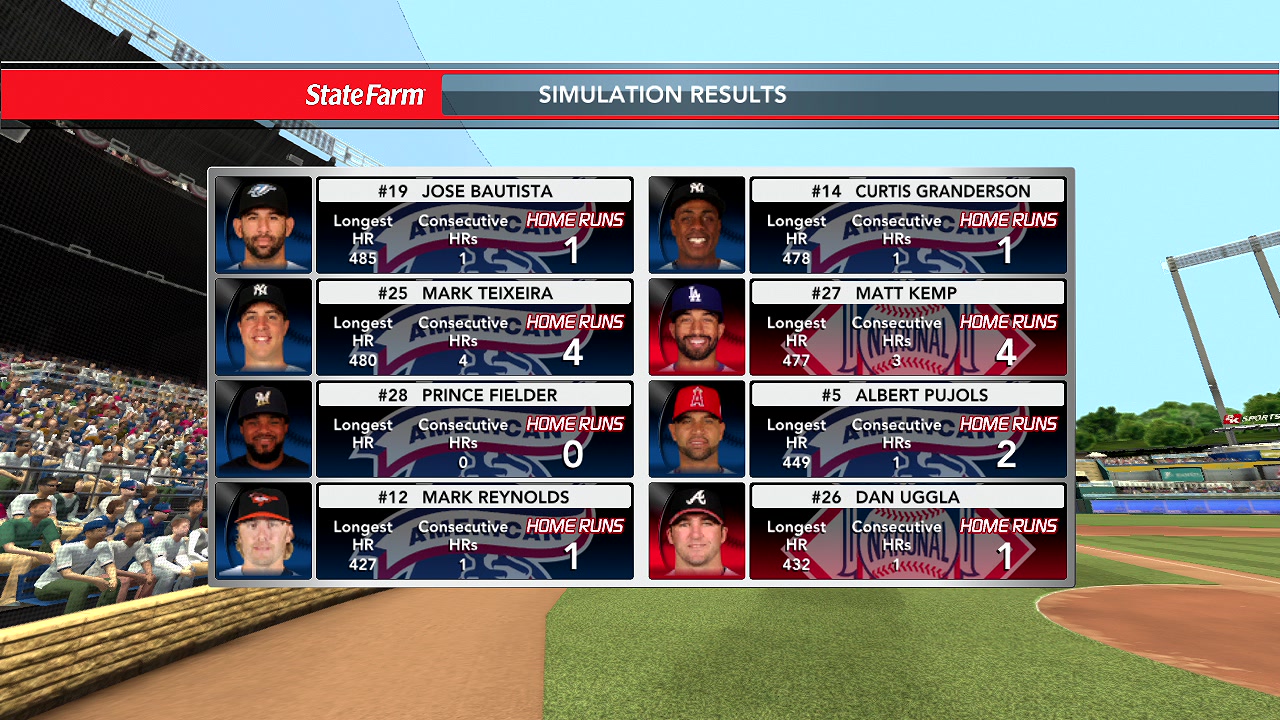Choose Mark Reynolds' headshot portrait
The height and width of the screenshot is (720, 1280).
(x=264, y=531)
